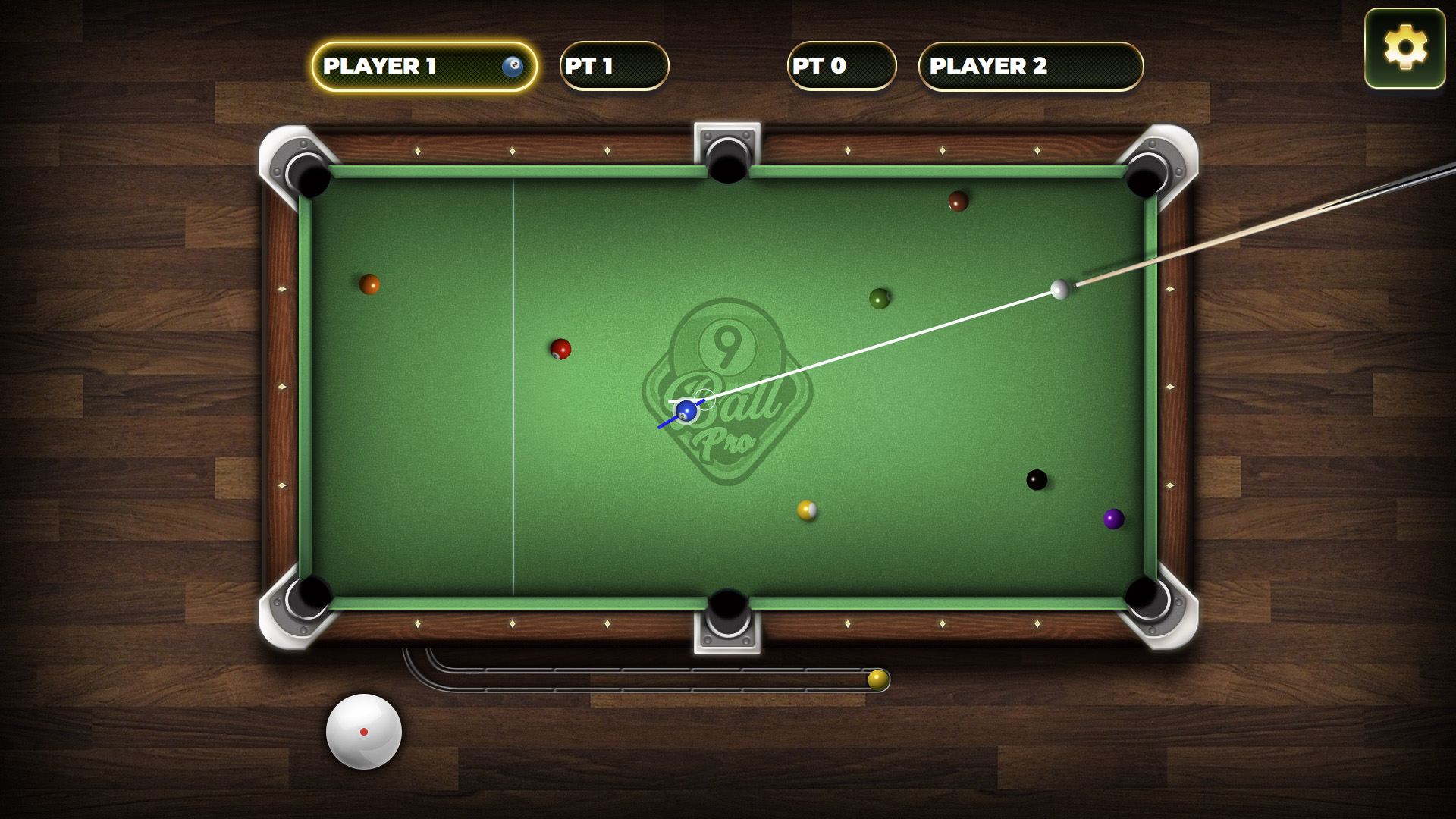Click the white cue ball at the cue tip
This screenshot has height=819, width=1456.
[x=1059, y=289]
